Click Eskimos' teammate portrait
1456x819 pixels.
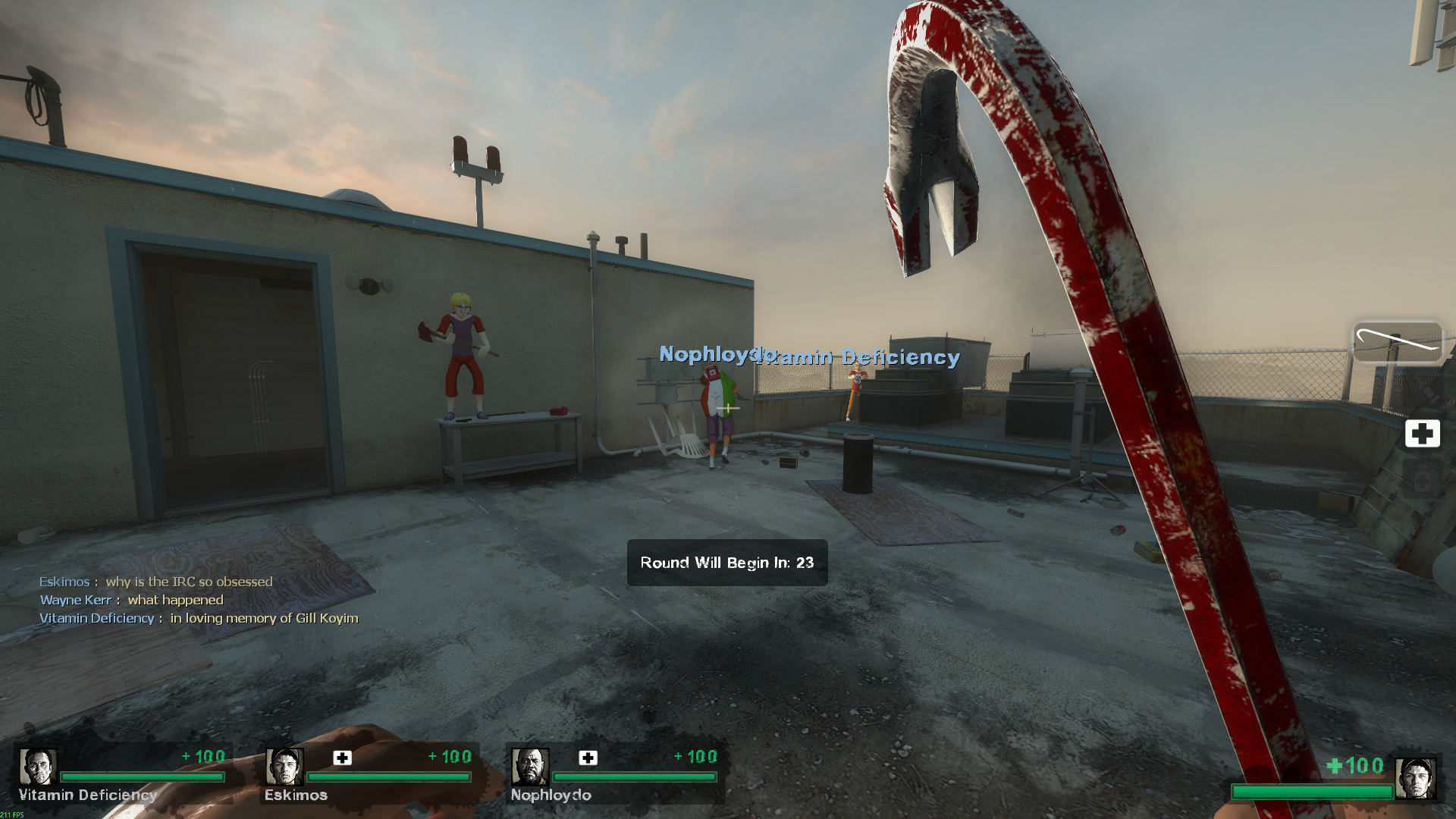284,767
